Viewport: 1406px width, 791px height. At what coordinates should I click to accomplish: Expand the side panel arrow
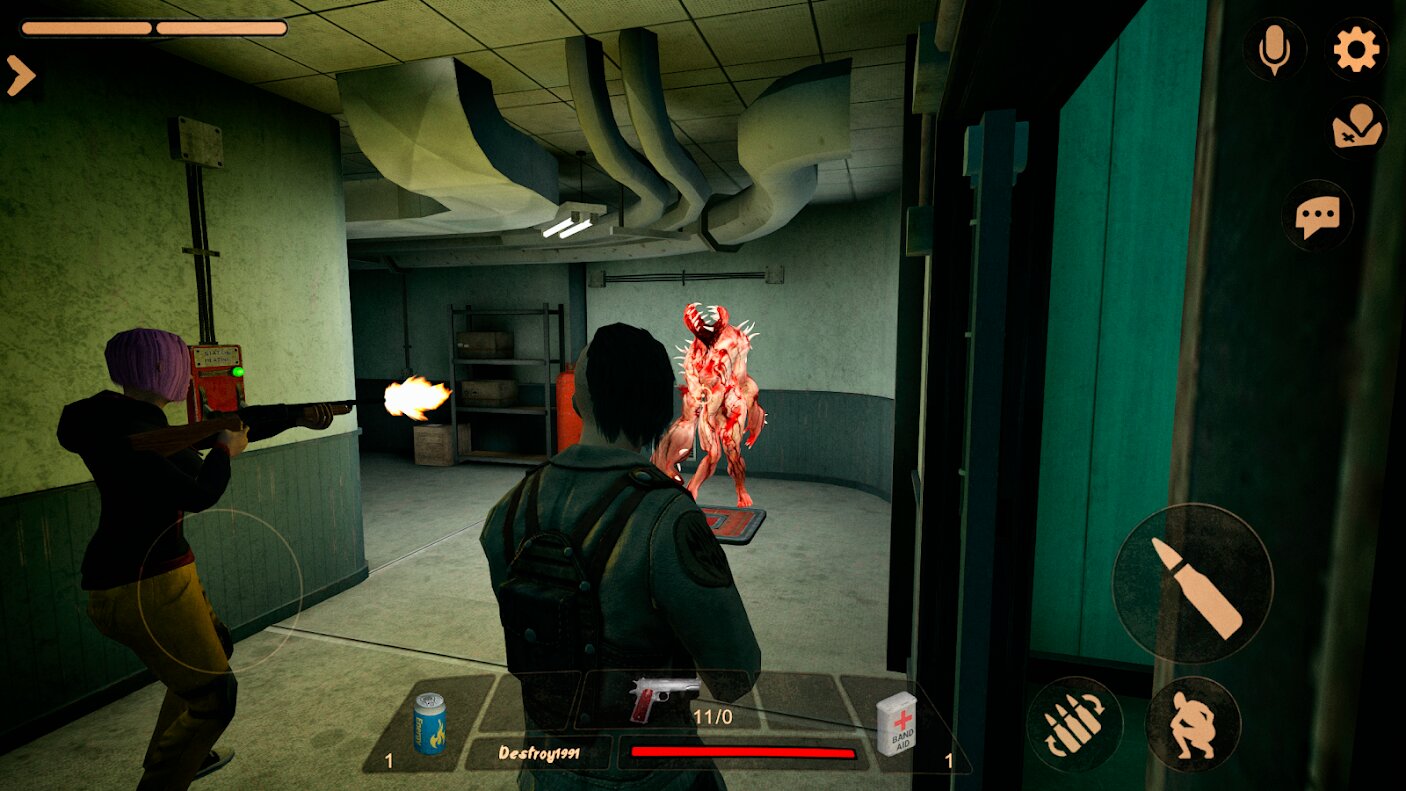click(20, 76)
